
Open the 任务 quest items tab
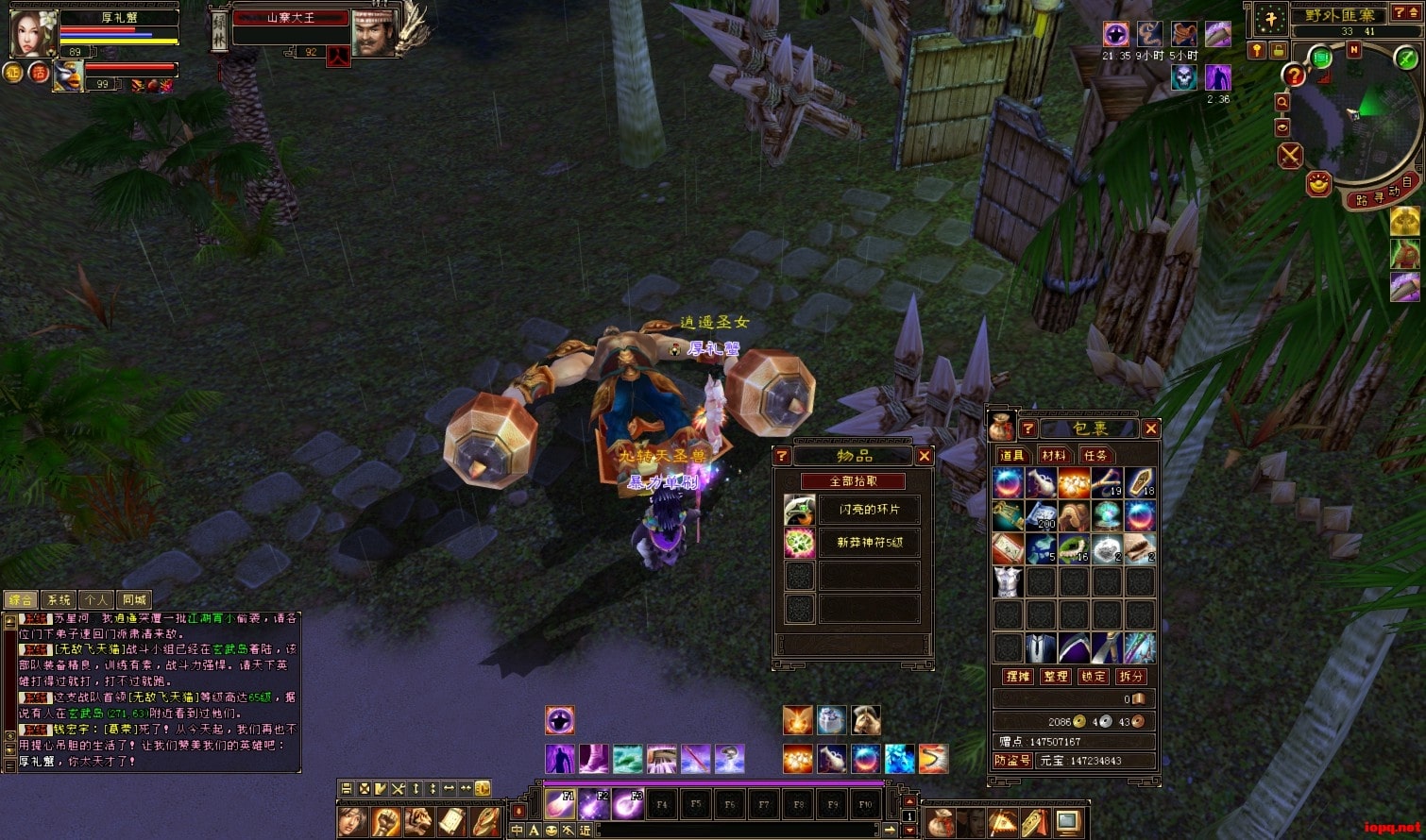[1095, 456]
